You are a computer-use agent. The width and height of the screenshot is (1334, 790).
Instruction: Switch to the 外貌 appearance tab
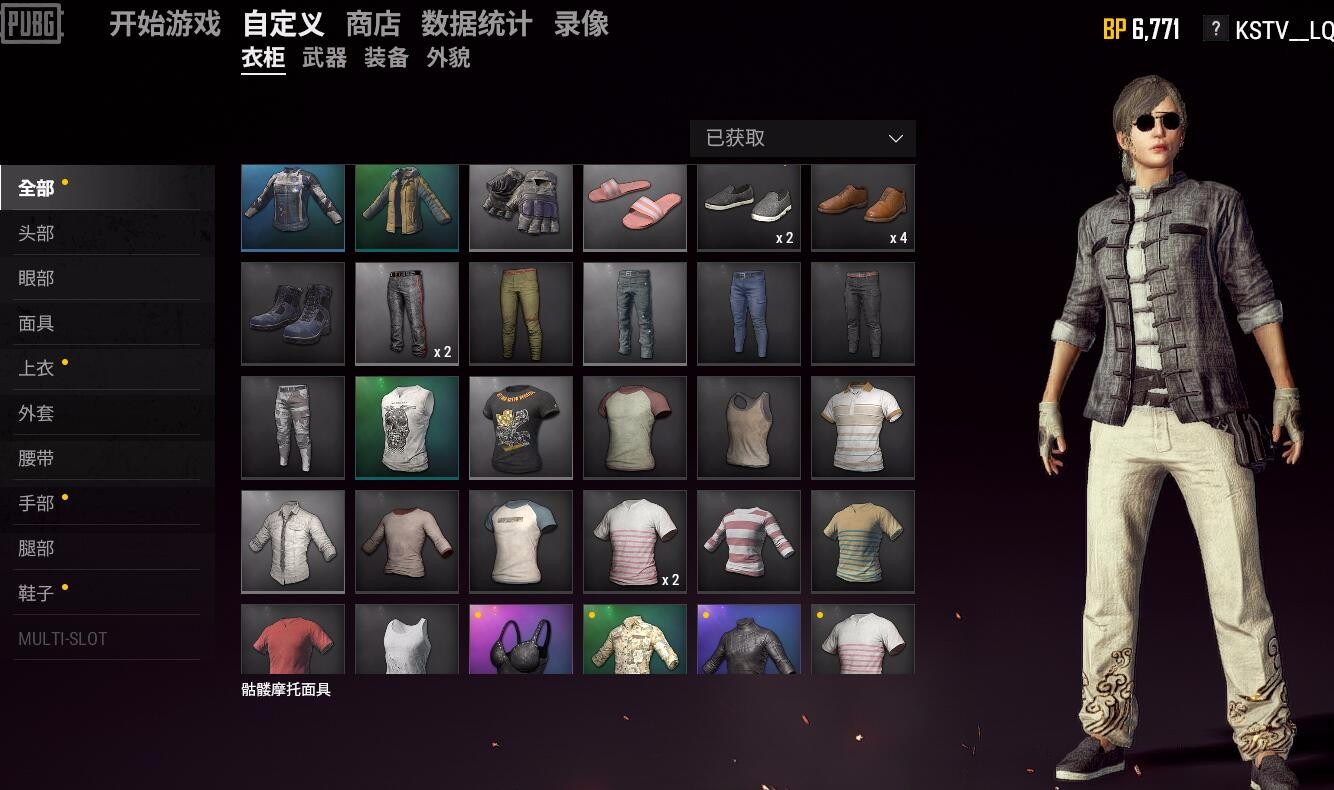[447, 59]
